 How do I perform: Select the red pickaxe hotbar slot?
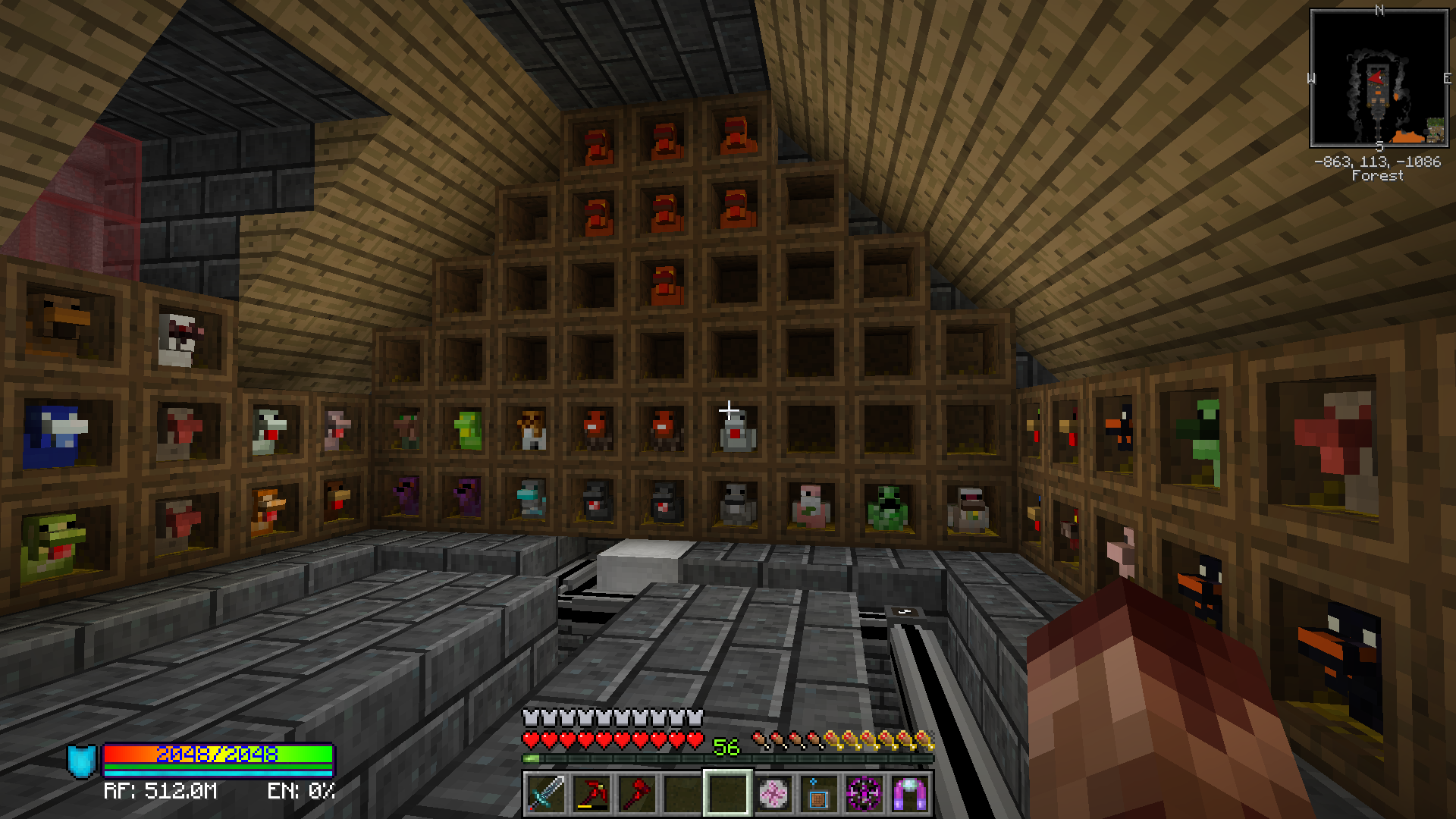(x=591, y=793)
